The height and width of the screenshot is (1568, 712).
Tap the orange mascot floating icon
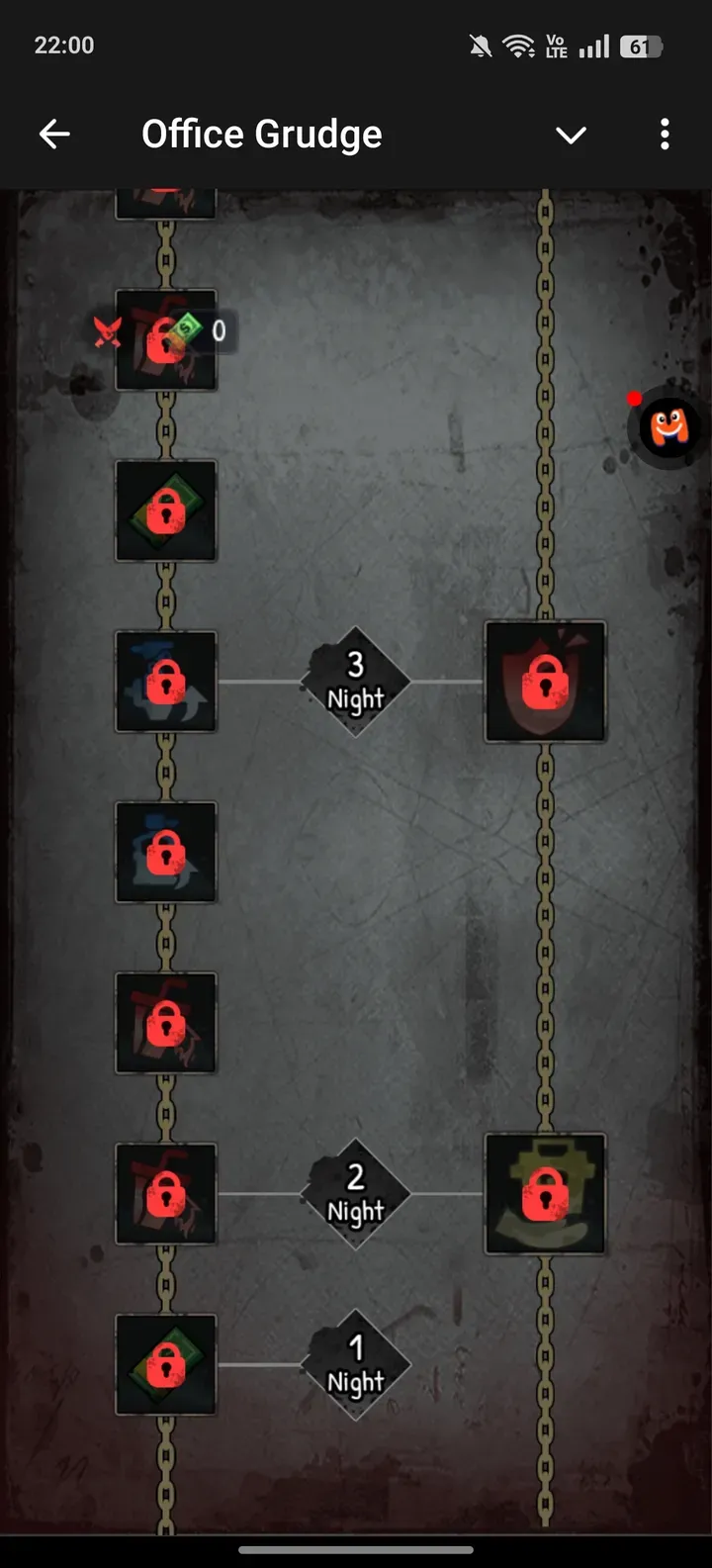tap(669, 428)
